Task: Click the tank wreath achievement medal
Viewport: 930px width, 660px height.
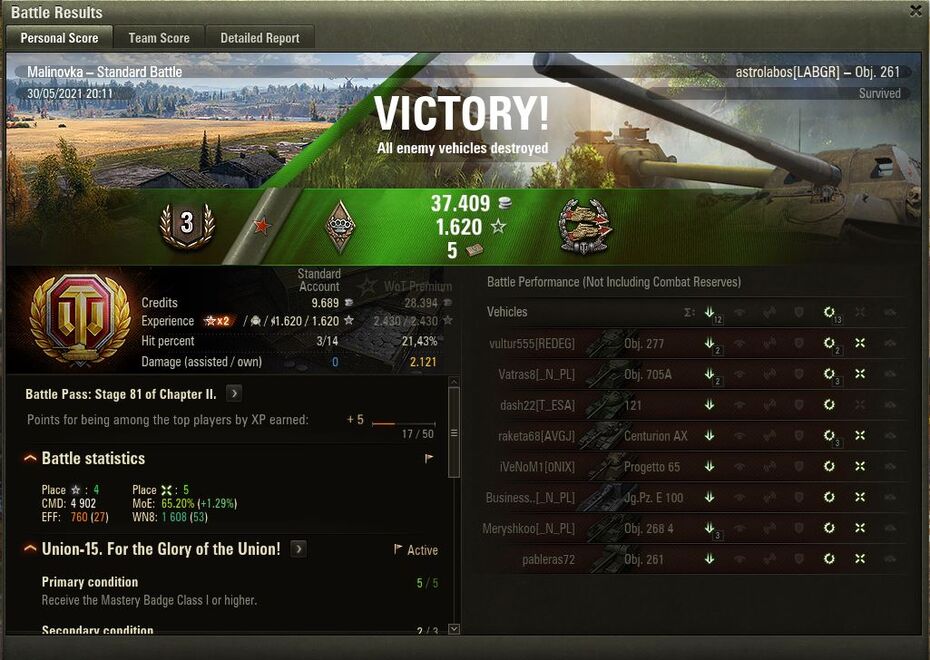Action: [586, 227]
